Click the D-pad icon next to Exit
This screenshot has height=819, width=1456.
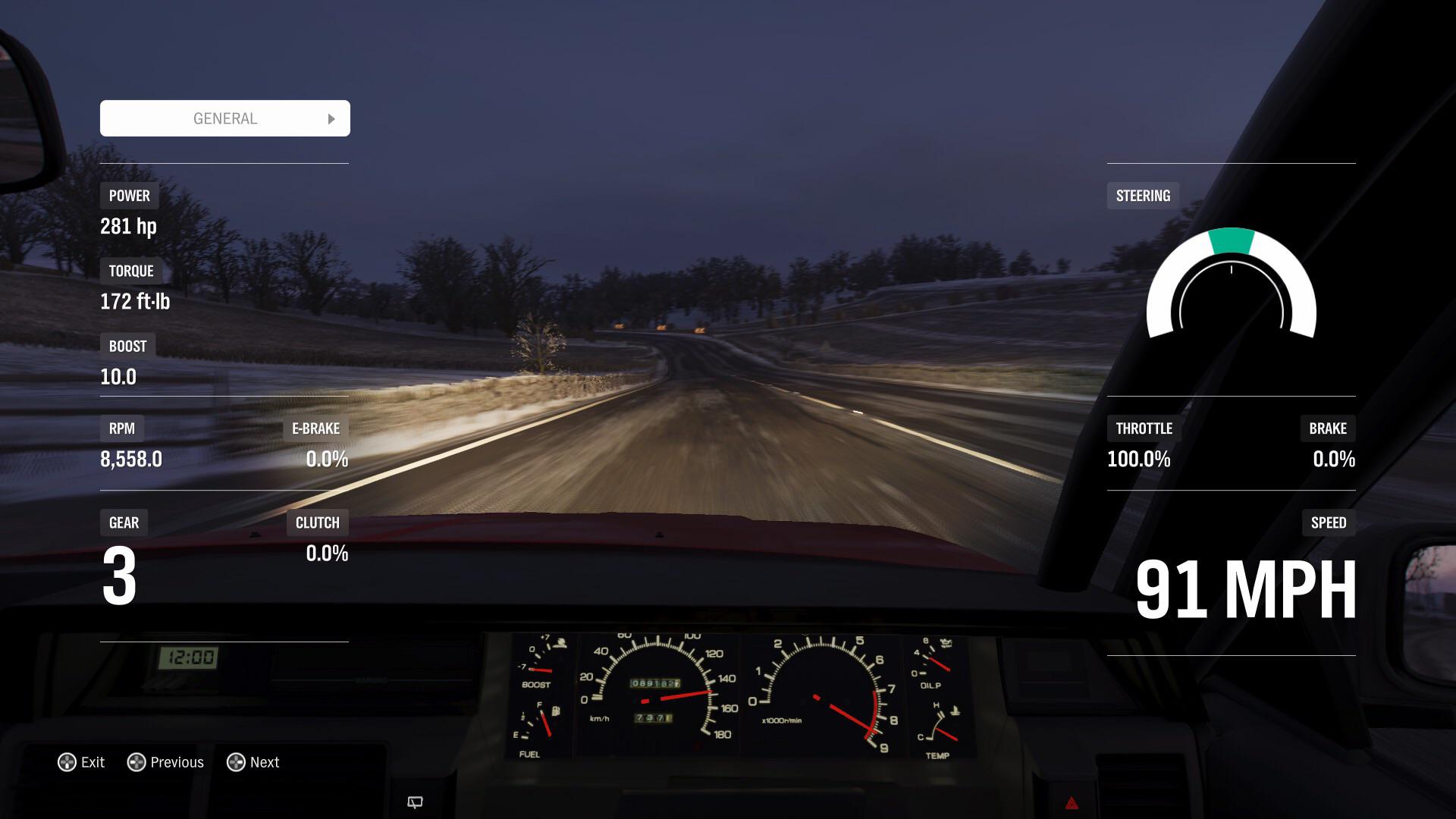click(x=67, y=762)
